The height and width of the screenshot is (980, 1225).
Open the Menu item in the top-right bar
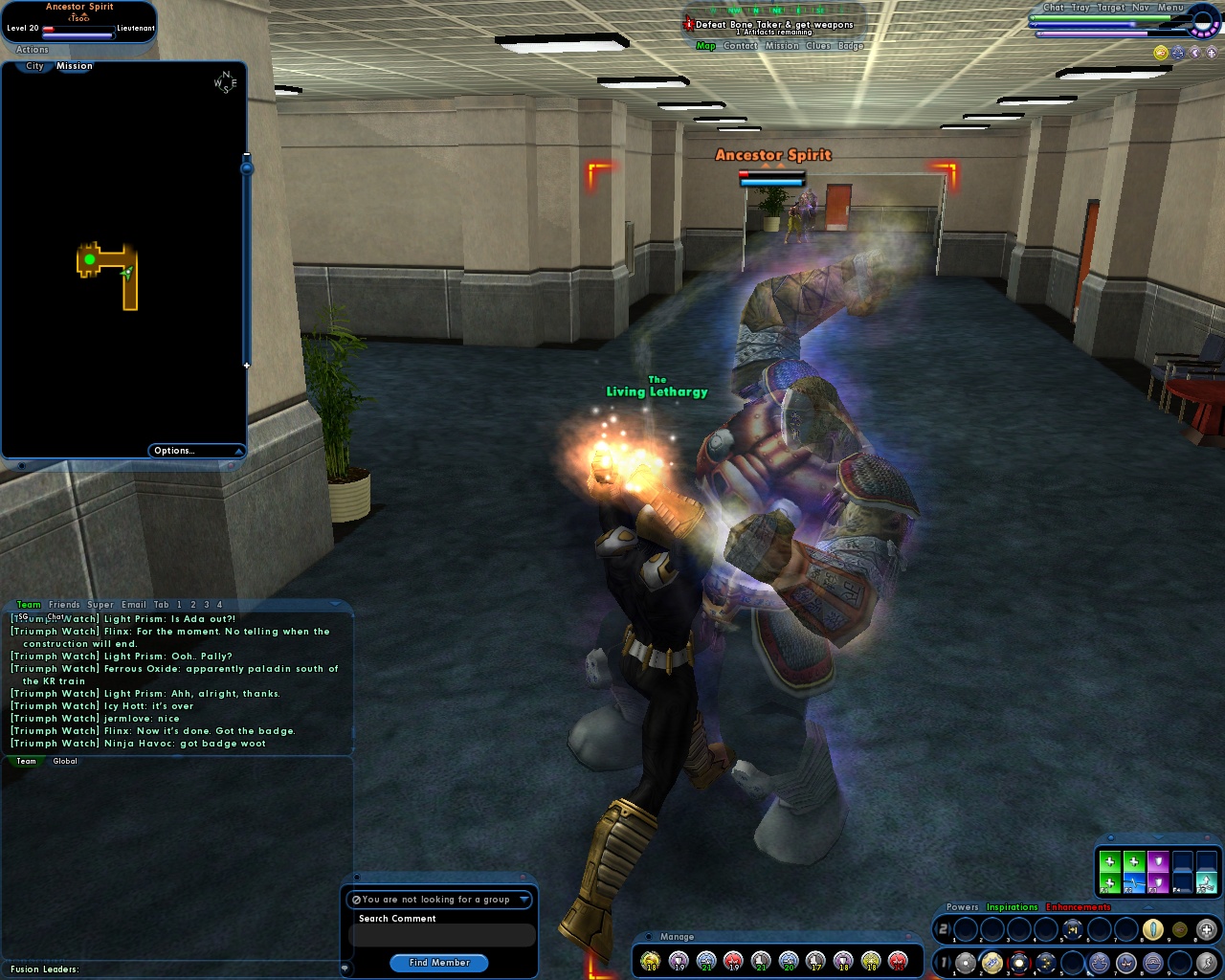1169,7
